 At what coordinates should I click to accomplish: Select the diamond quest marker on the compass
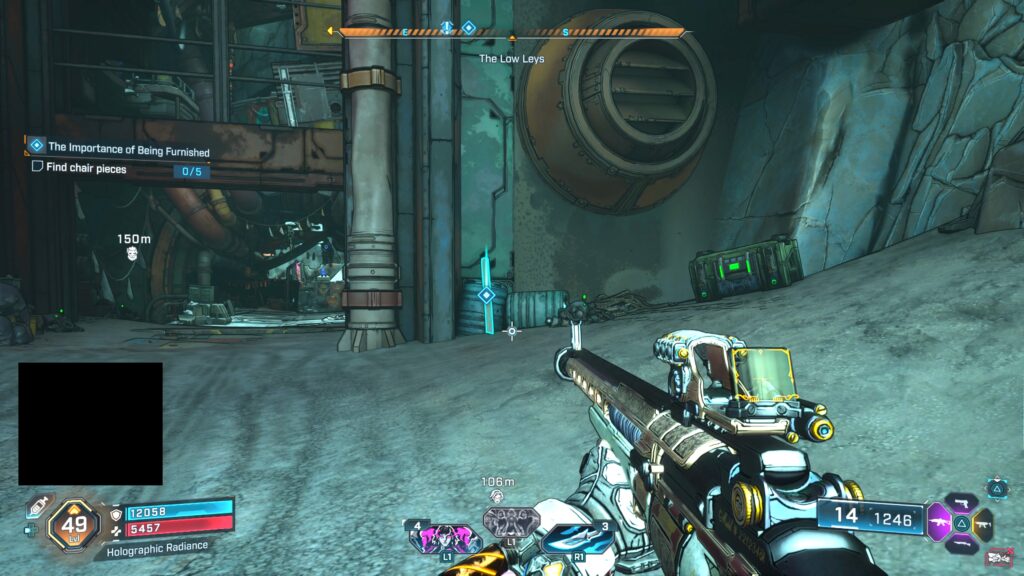[468, 28]
